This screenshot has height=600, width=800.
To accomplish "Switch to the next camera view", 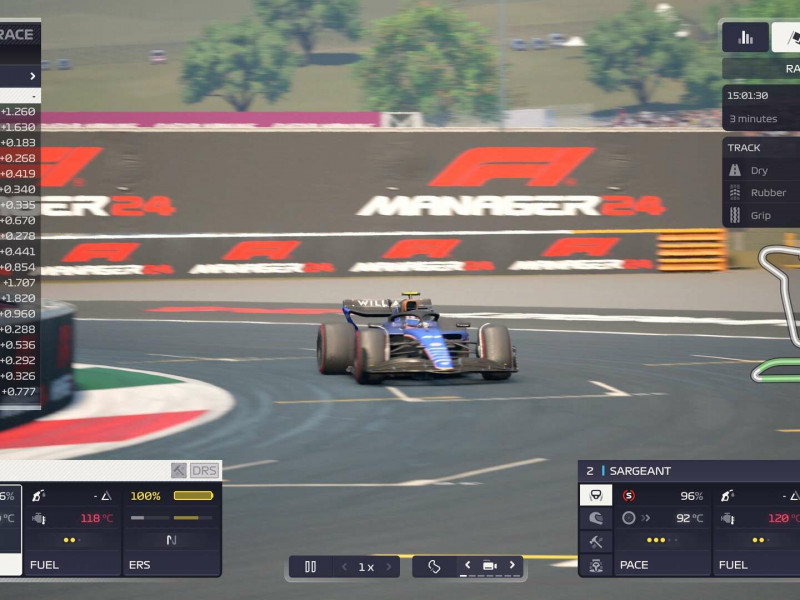I will tap(512, 565).
